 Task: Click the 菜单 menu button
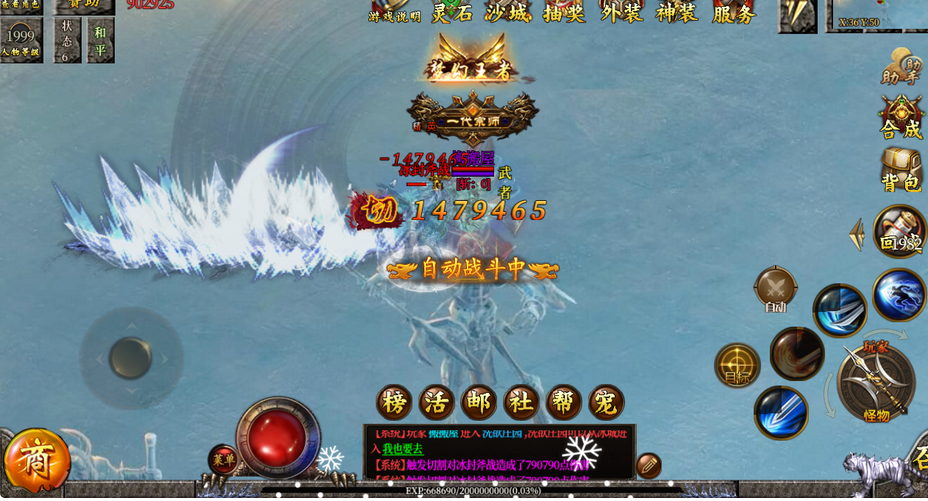click(x=222, y=459)
